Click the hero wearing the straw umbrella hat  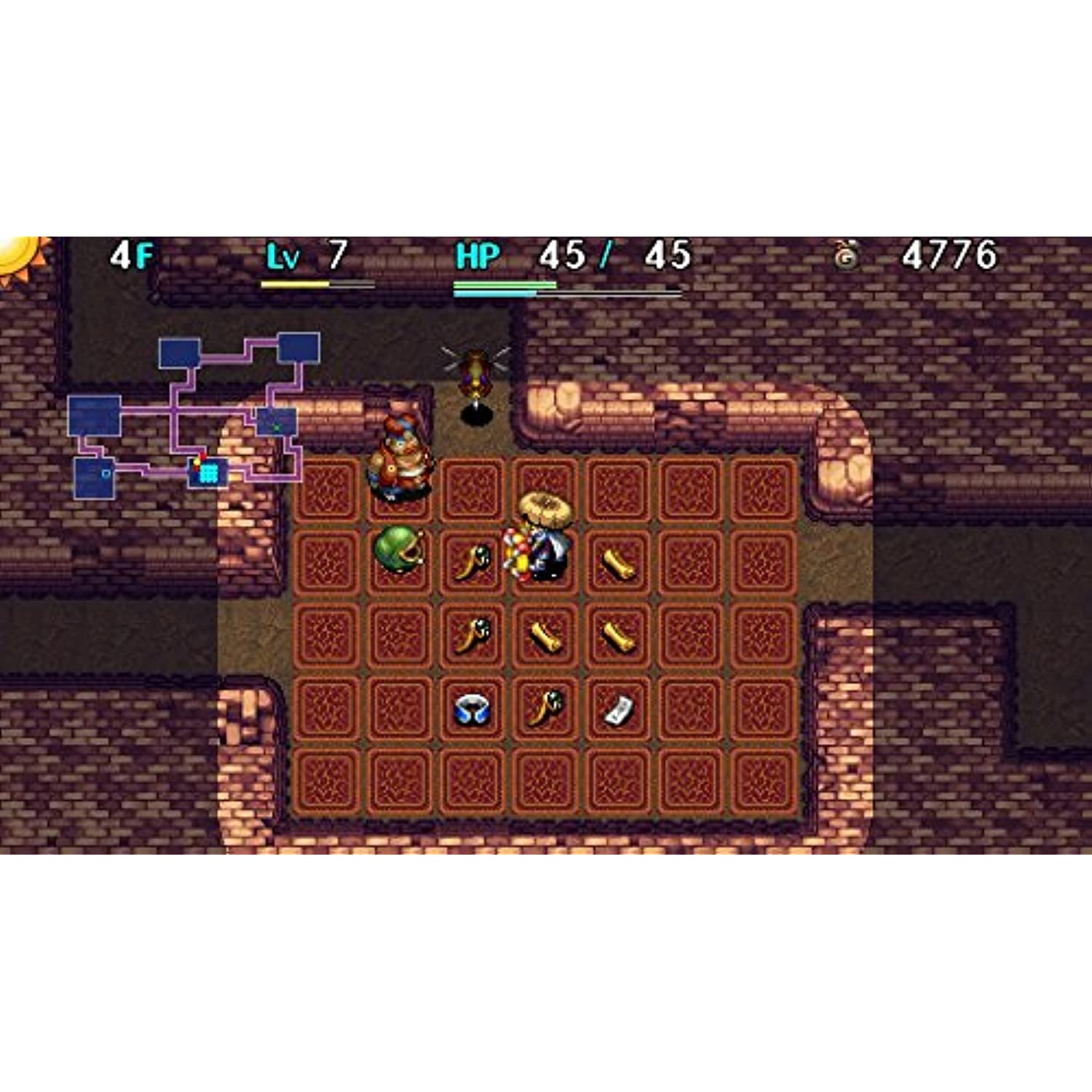546,546
